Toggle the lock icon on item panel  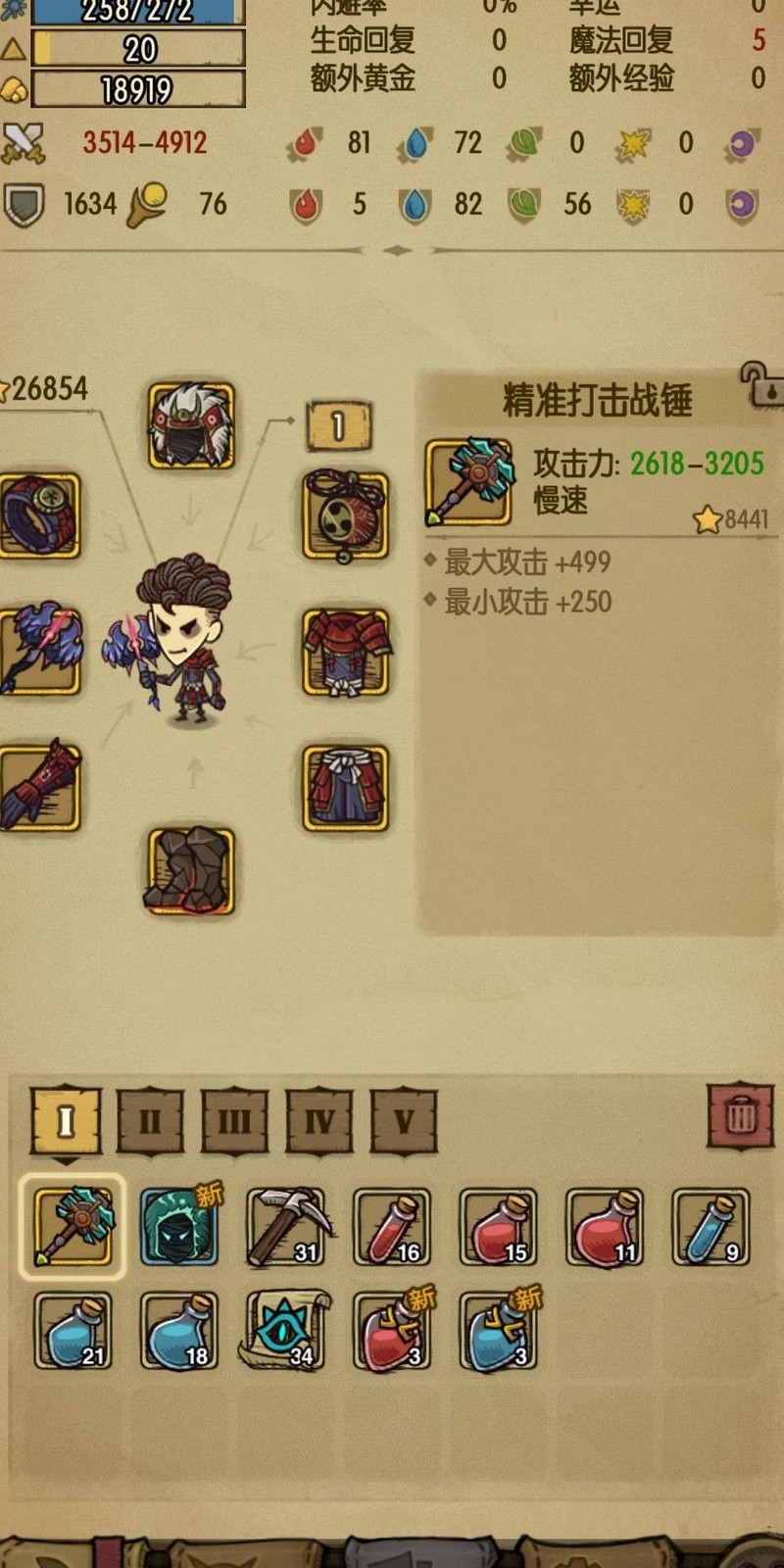(762, 384)
